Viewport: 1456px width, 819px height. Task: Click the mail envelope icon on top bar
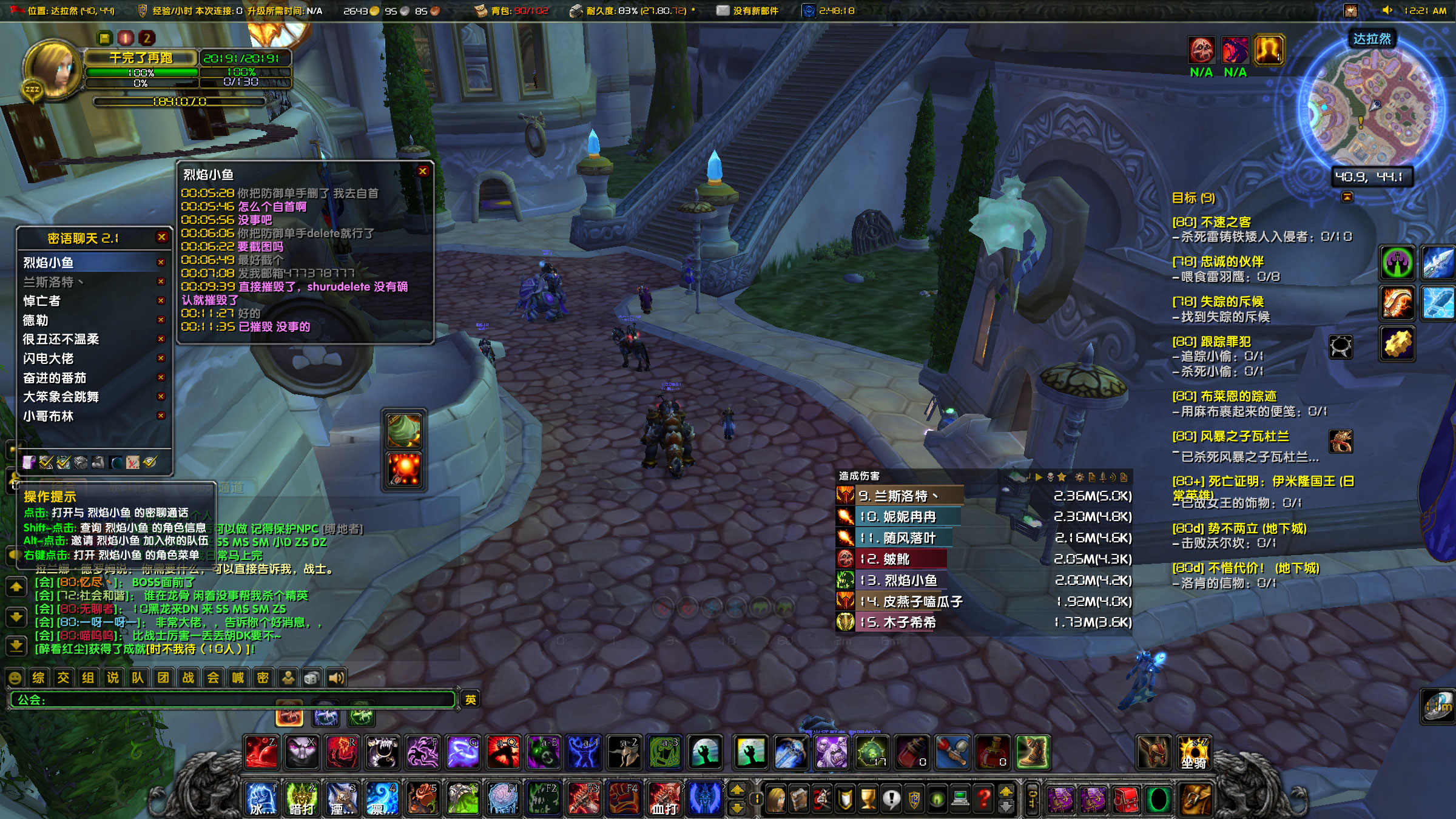tap(722, 10)
